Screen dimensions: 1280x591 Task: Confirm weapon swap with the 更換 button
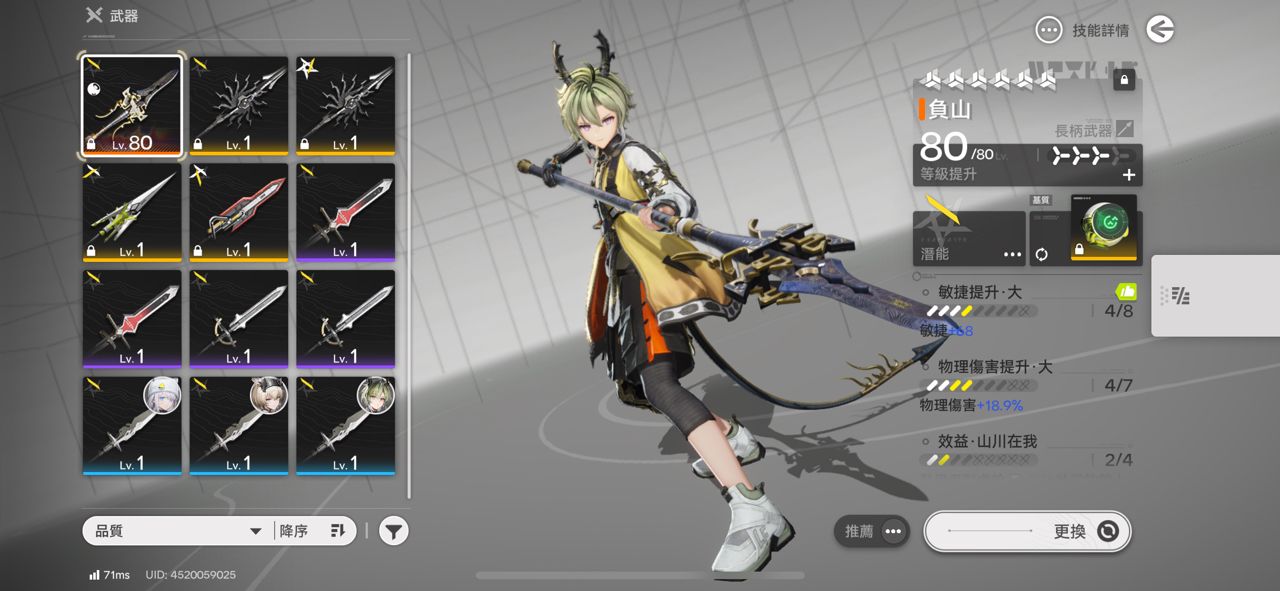click(1027, 531)
